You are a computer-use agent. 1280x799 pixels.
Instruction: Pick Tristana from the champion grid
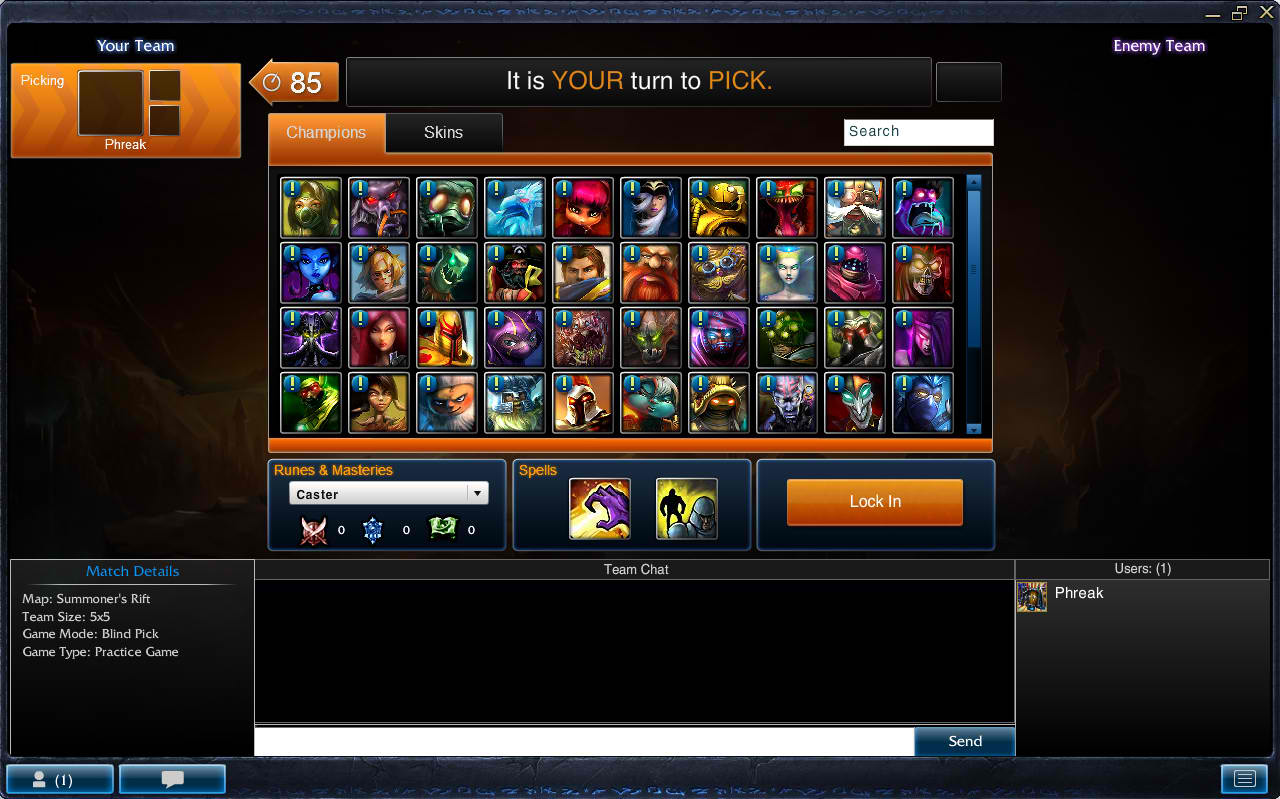[x=650, y=402]
